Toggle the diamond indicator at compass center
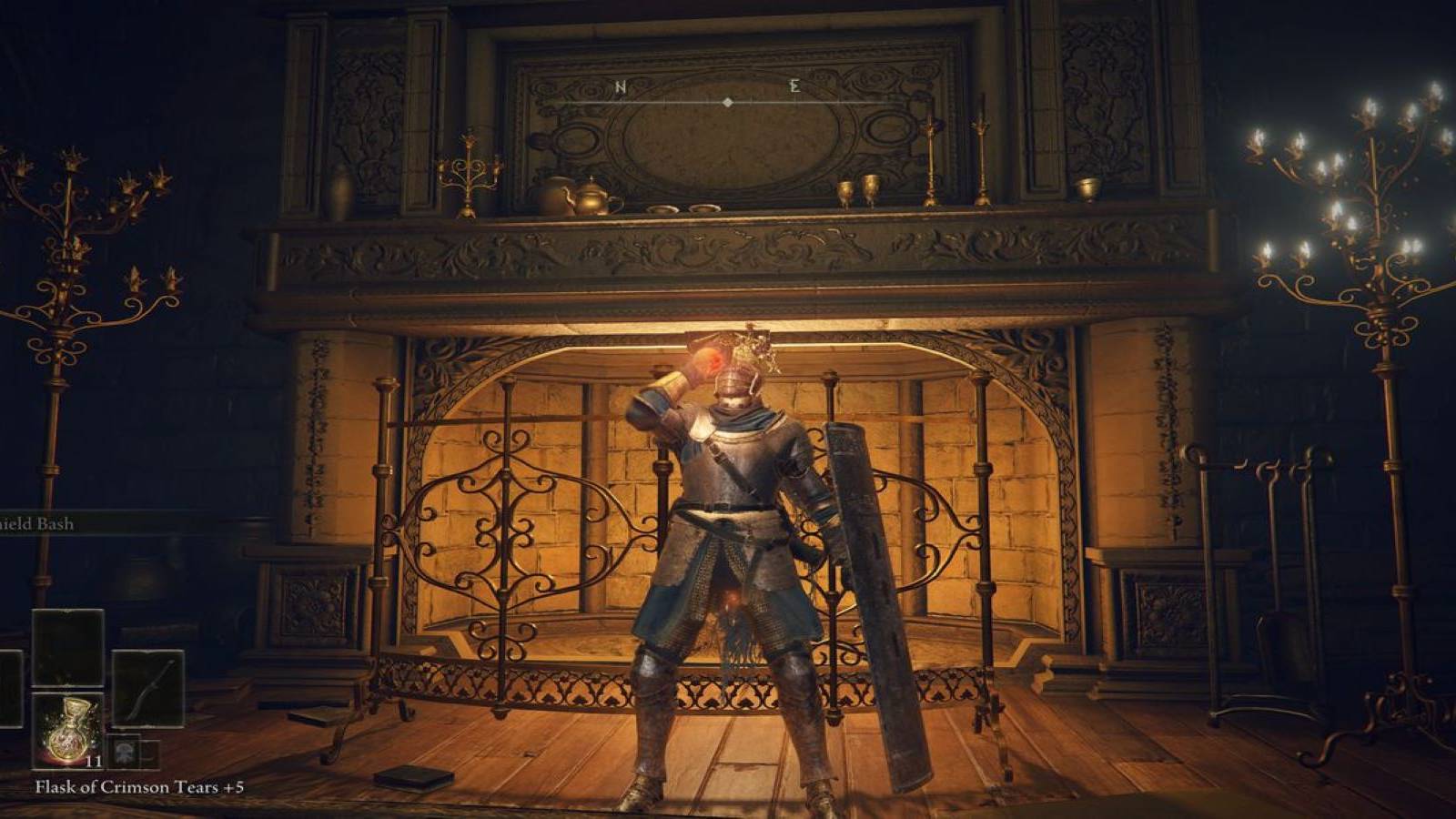Viewport: 1456px width, 819px height. click(727, 103)
